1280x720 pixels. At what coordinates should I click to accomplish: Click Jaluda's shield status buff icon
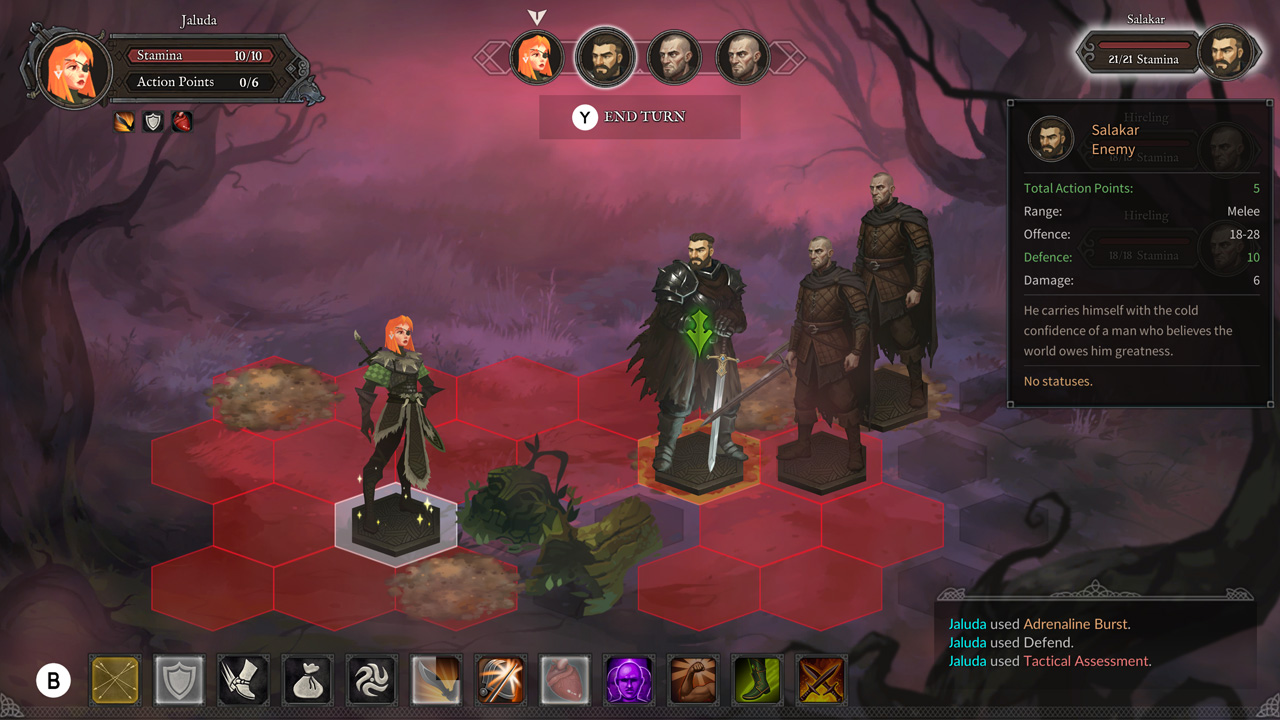point(153,121)
